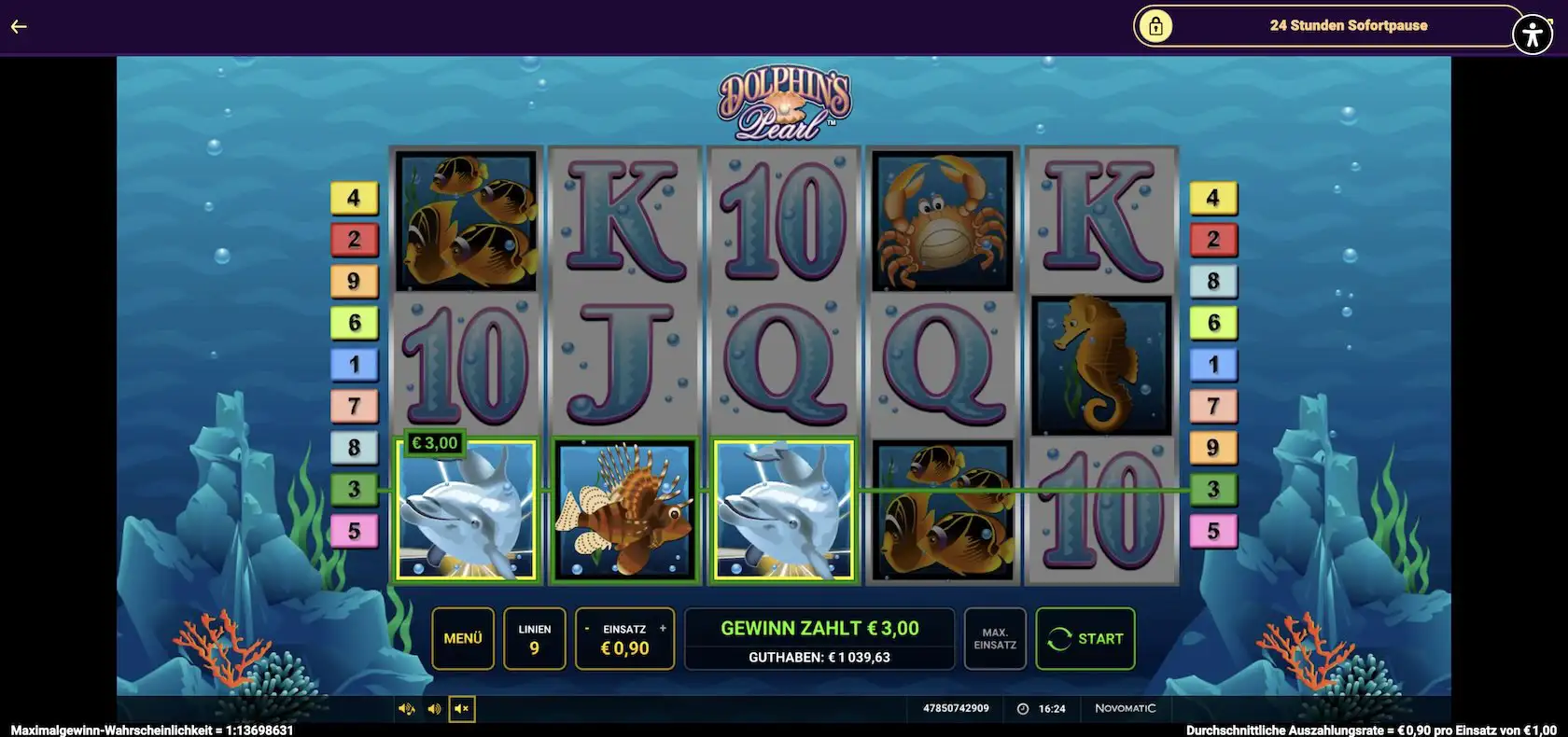The width and height of the screenshot is (1568, 737).
Task: Decrease the bet with the minus control
Action: point(587,627)
